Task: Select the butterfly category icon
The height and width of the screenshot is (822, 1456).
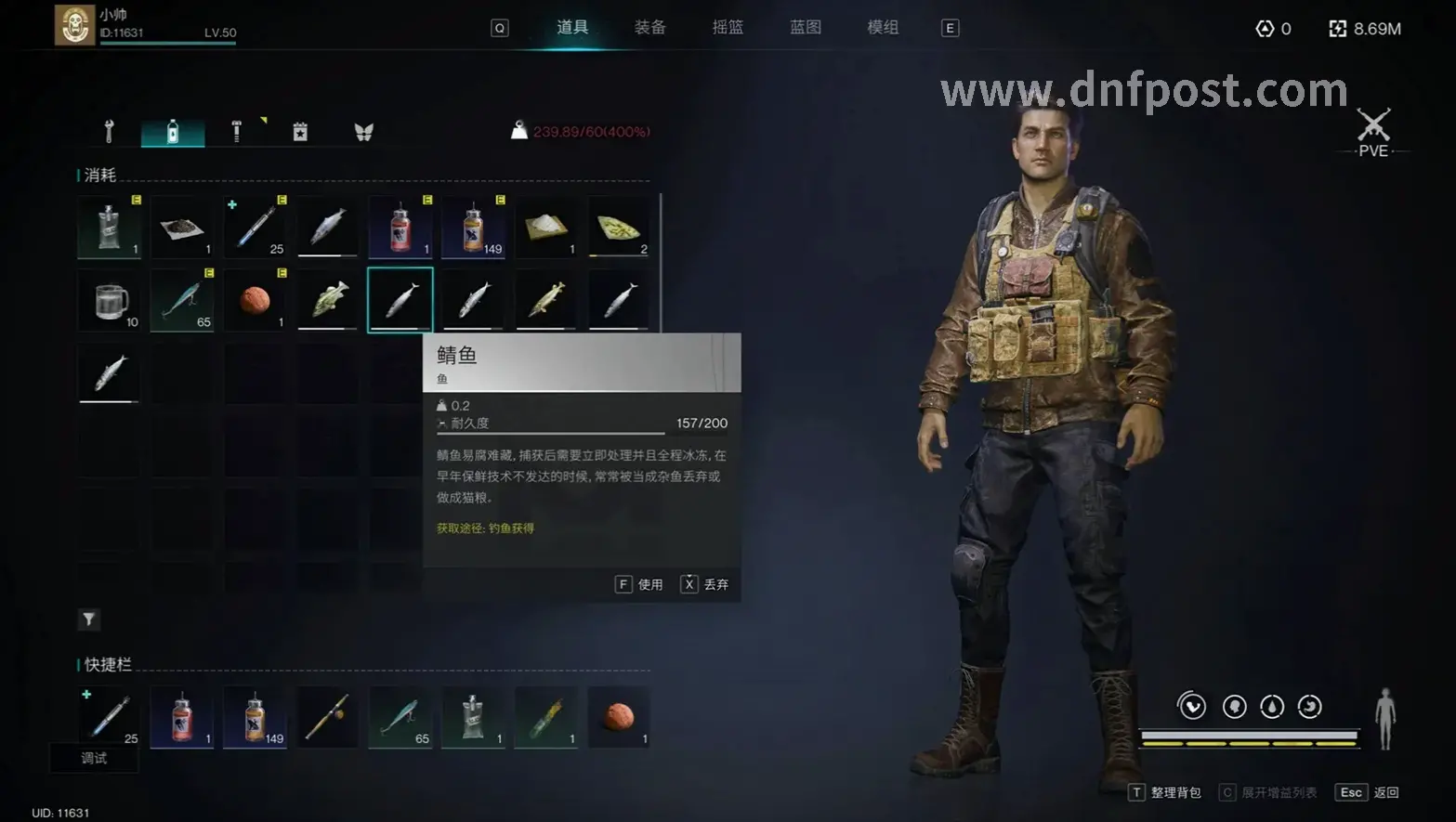Action: tap(364, 131)
